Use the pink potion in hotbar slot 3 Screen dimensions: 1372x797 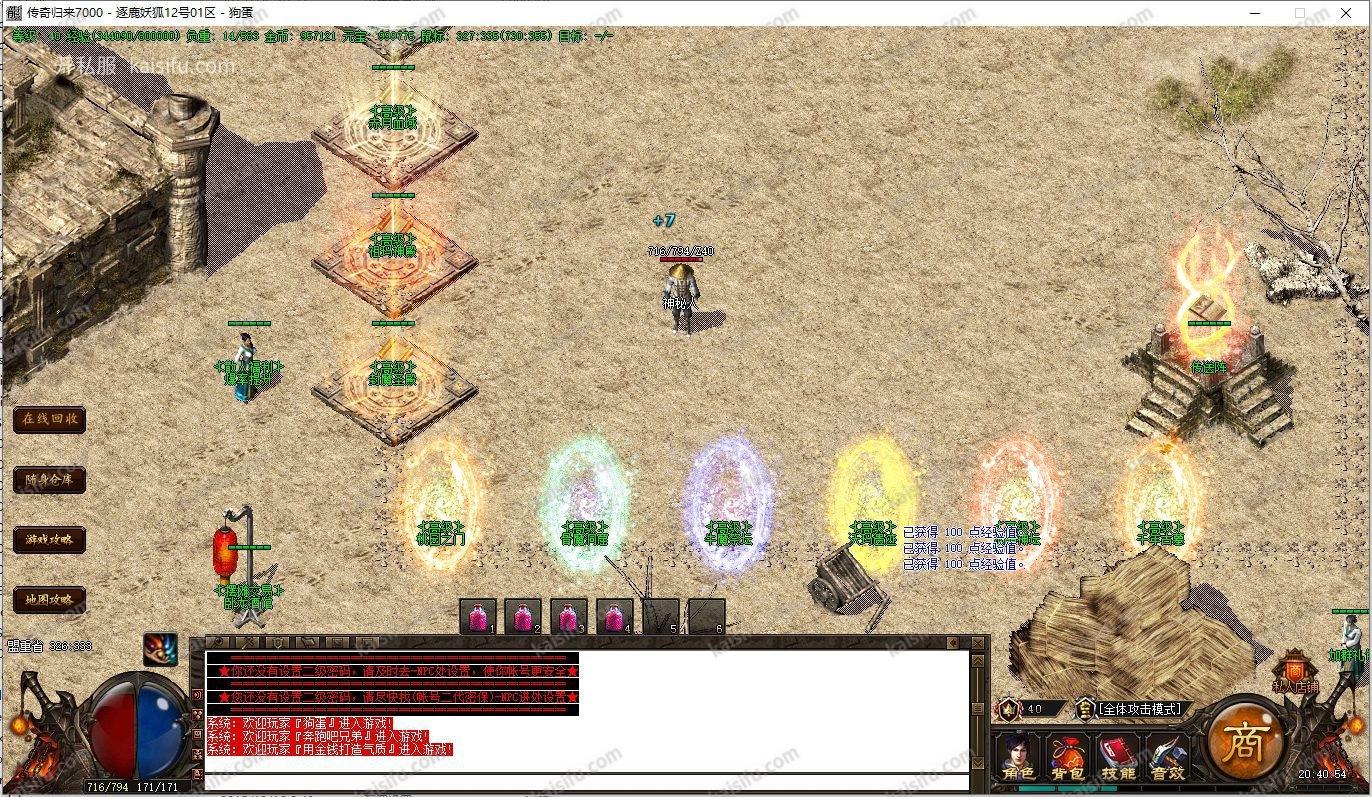coord(569,616)
